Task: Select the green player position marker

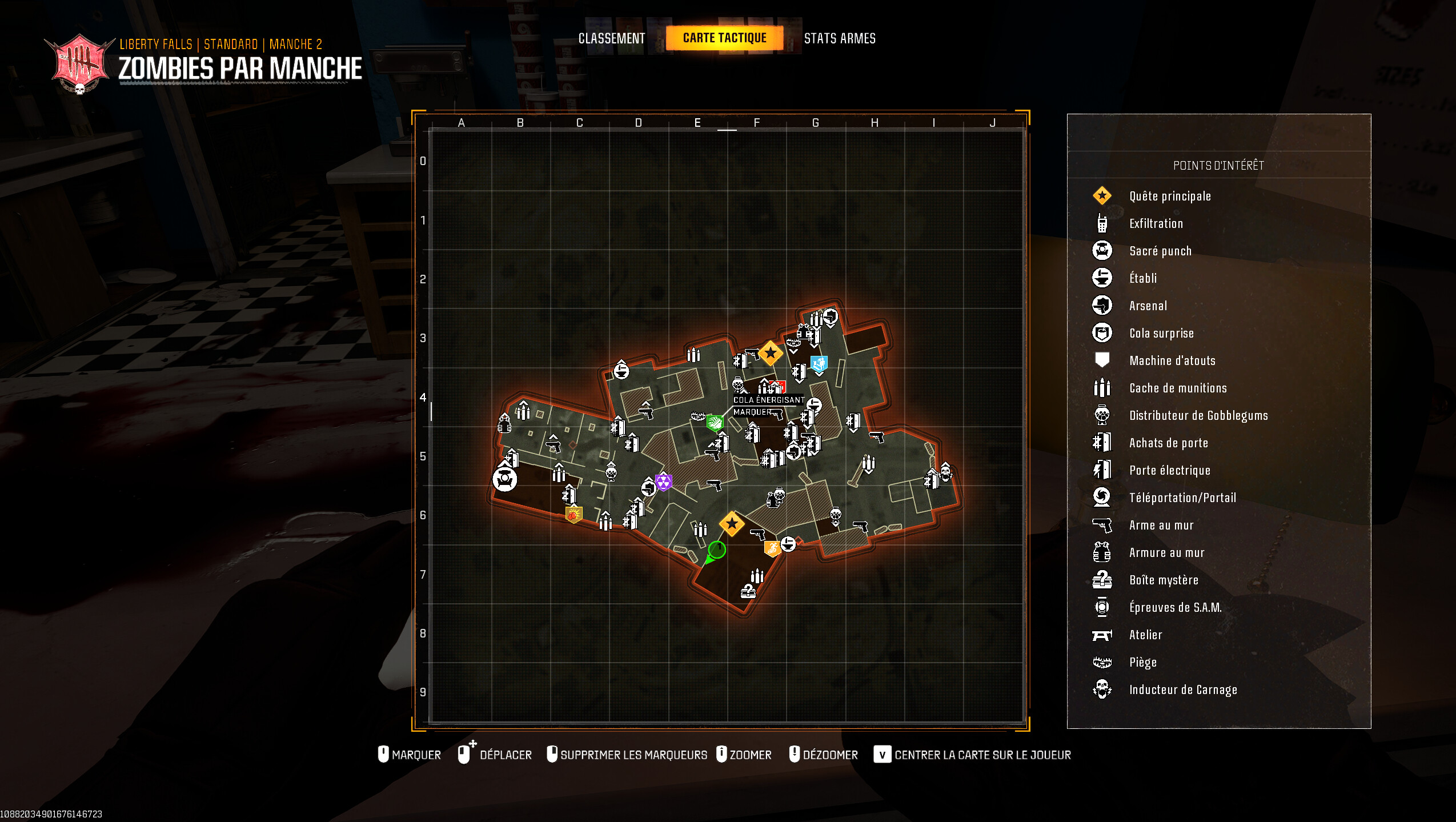Action: pyautogui.click(x=716, y=550)
